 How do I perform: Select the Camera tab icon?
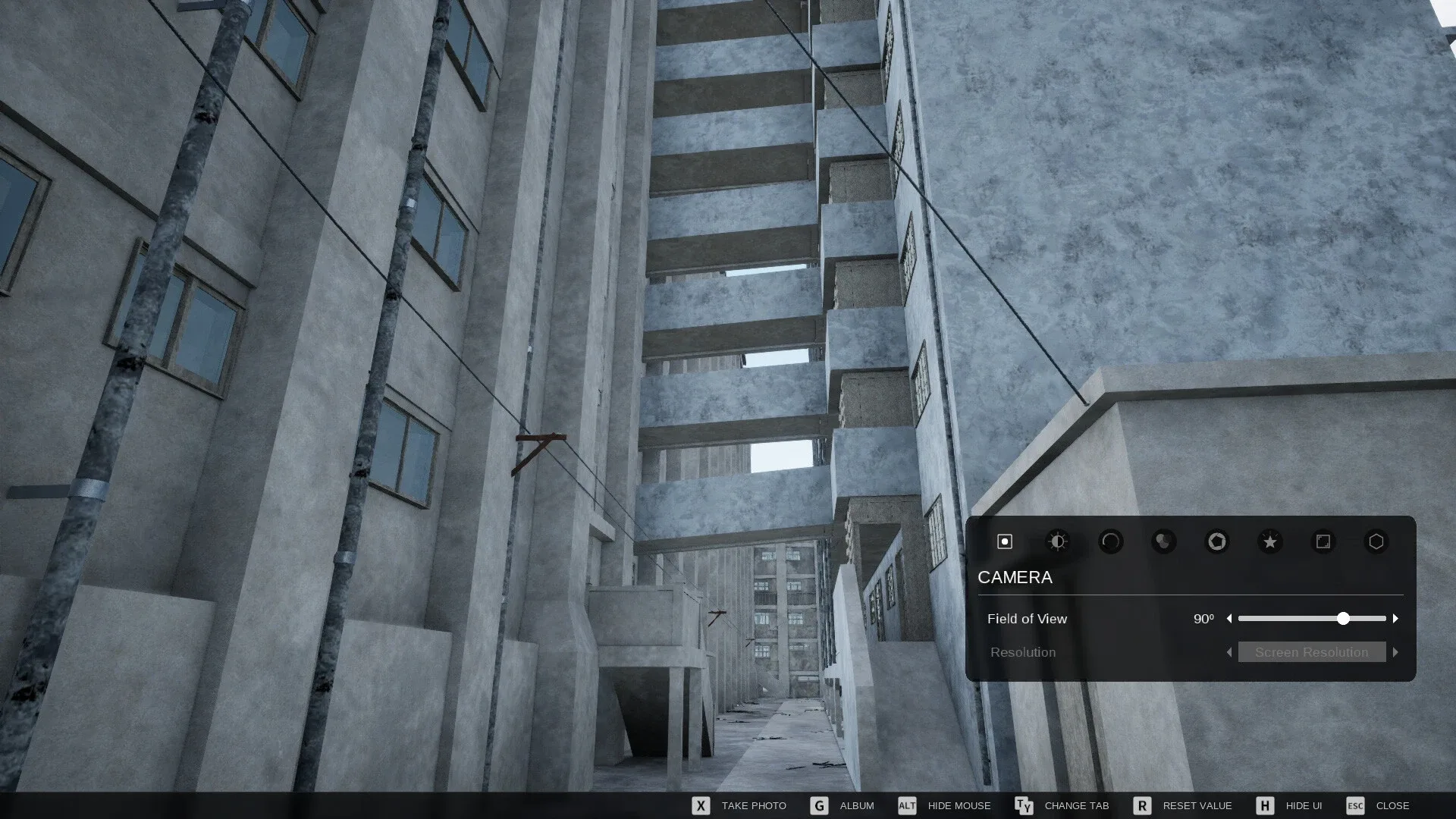pyautogui.click(x=1003, y=541)
